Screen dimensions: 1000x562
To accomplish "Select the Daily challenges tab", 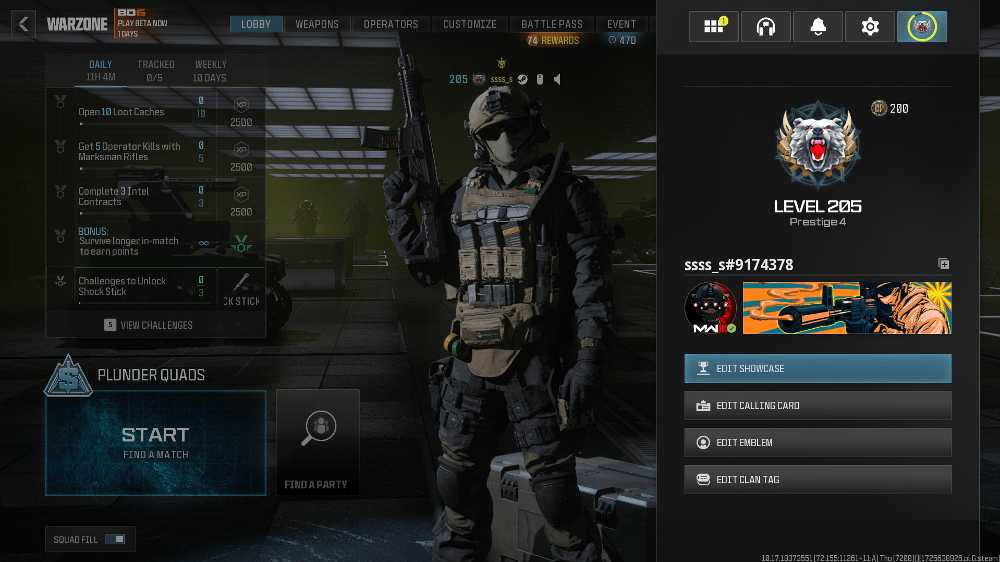I will tap(101, 70).
